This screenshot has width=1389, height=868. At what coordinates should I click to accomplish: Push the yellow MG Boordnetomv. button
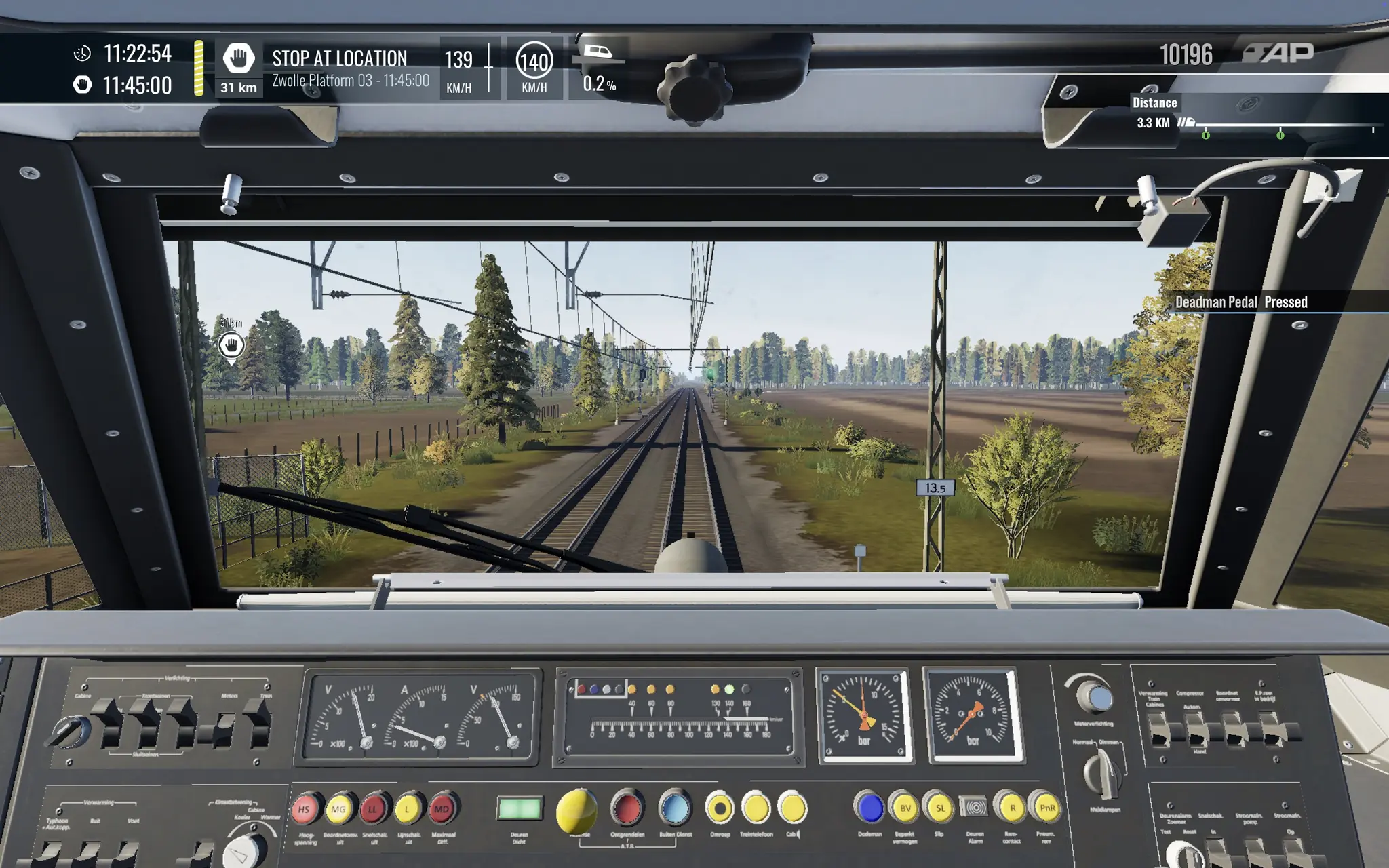[x=338, y=809]
